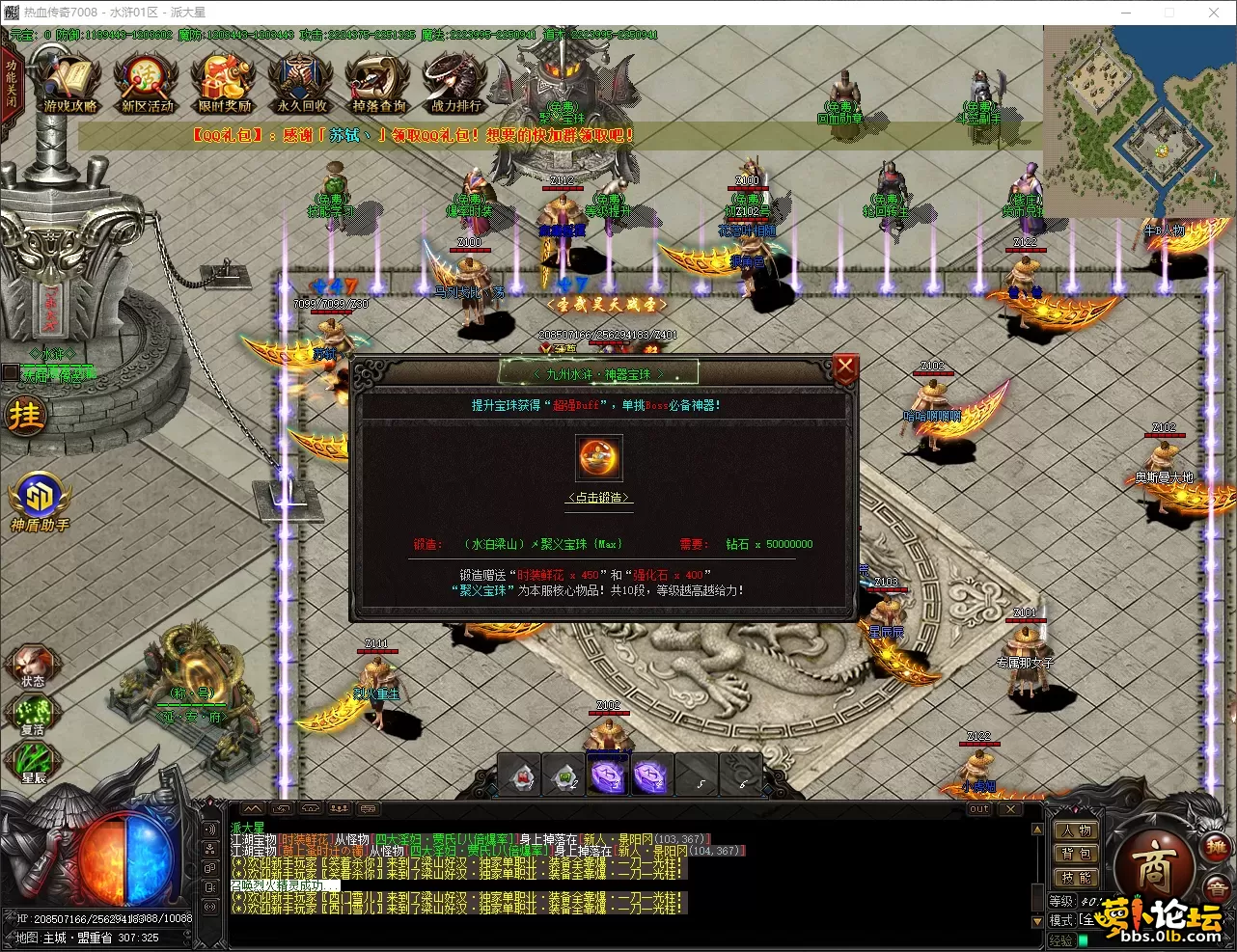1237x952 pixels.
Task: Open the 背包 inventory bag
Action: click(1075, 854)
